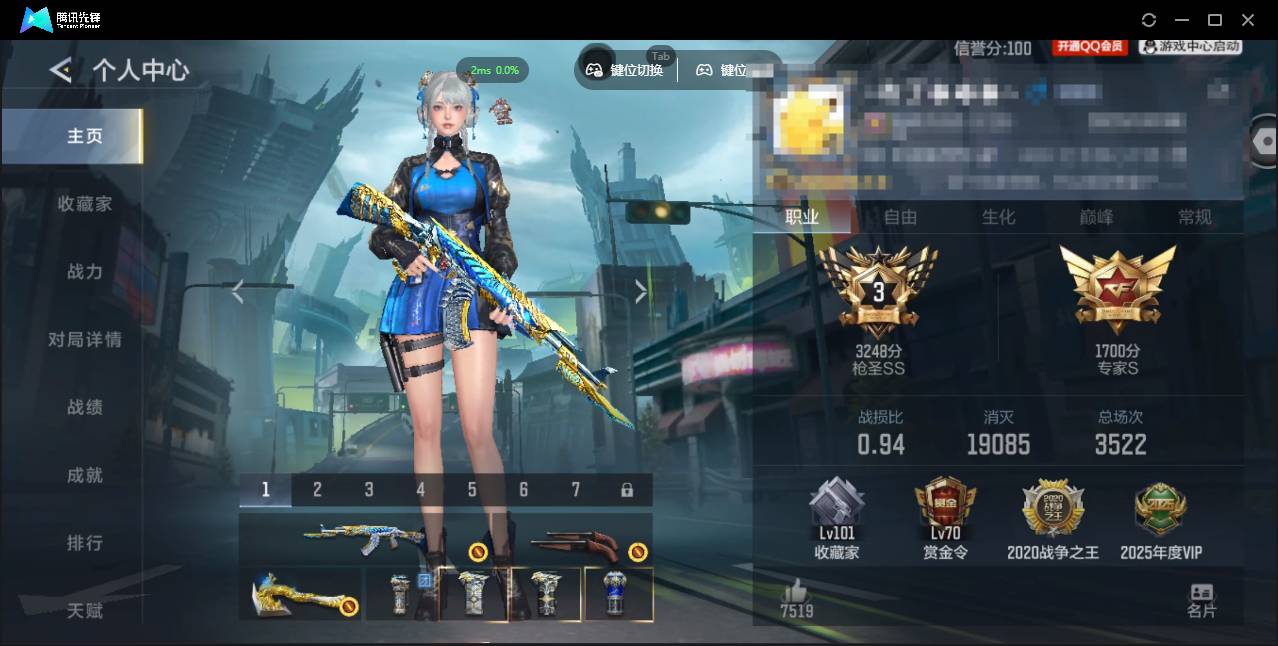Switch to the 自由 stats tab
Viewport: 1278px width, 646px height.
pos(900,217)
